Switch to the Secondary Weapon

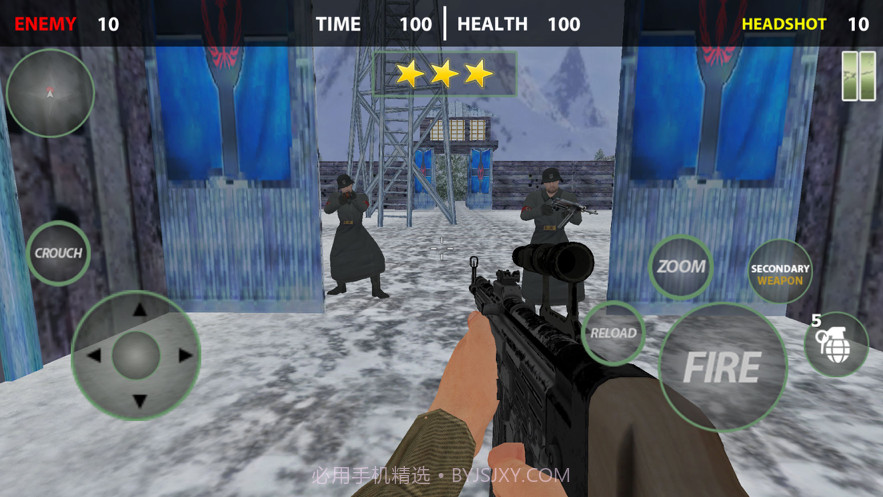pyautogui.click(x=780, y=274)
